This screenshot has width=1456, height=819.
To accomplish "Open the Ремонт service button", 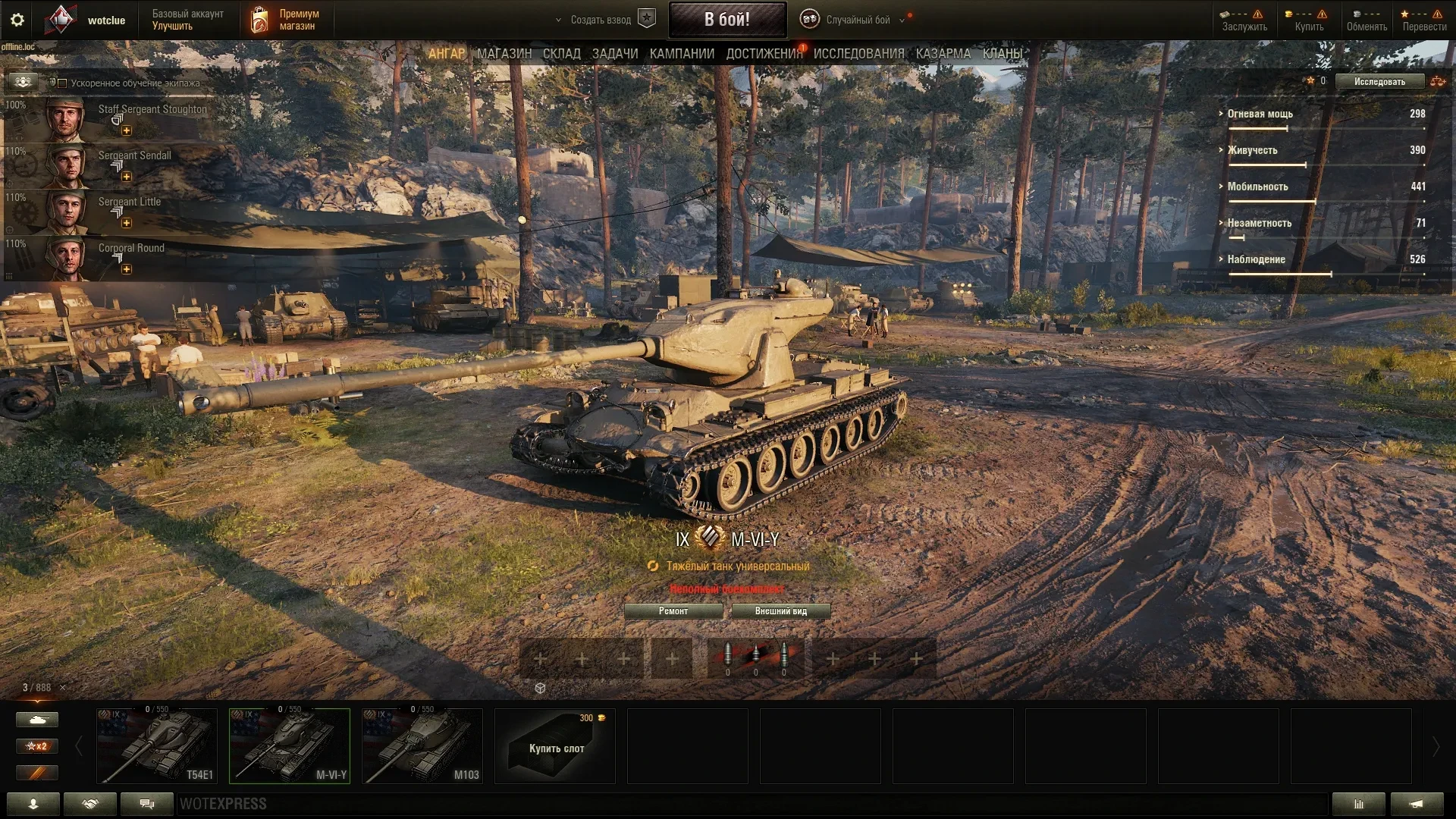I will [673, 611].
